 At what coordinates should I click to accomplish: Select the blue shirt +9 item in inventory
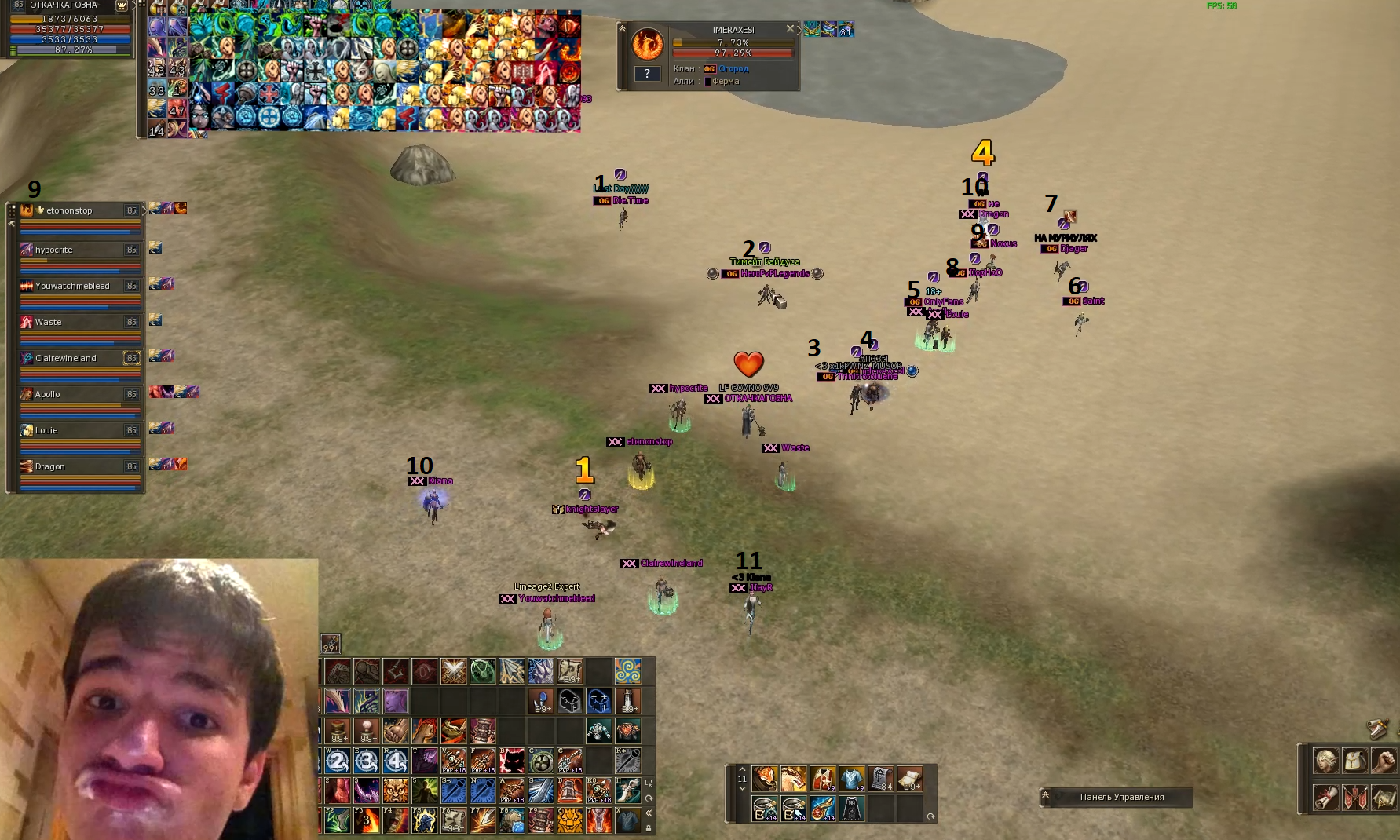[x=851, y=778]
